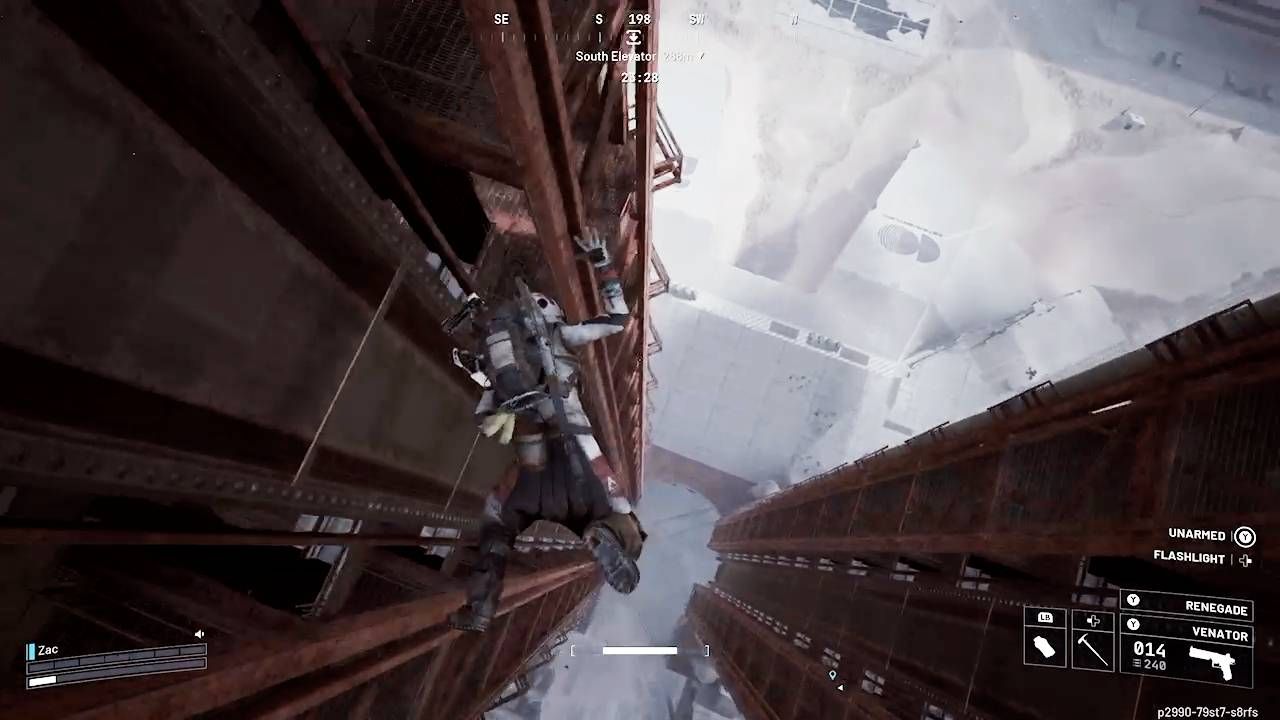Viewport: 1280px width, 720px height.
Task: Click the d-pad icon above the pickaxe
Action: [x=1094, y=620]
